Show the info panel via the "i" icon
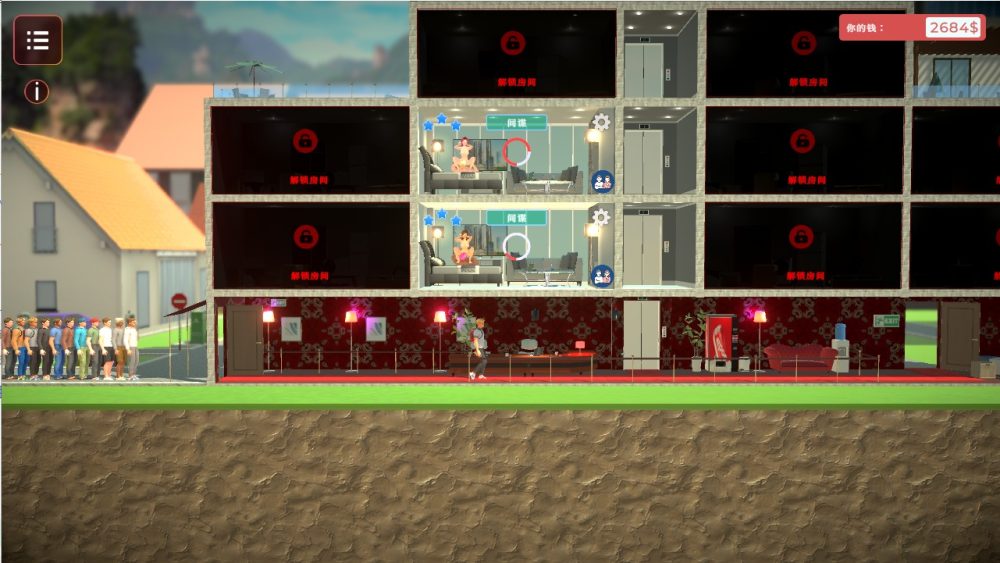This screenshot has height=563, width=1000. [37, 92]
